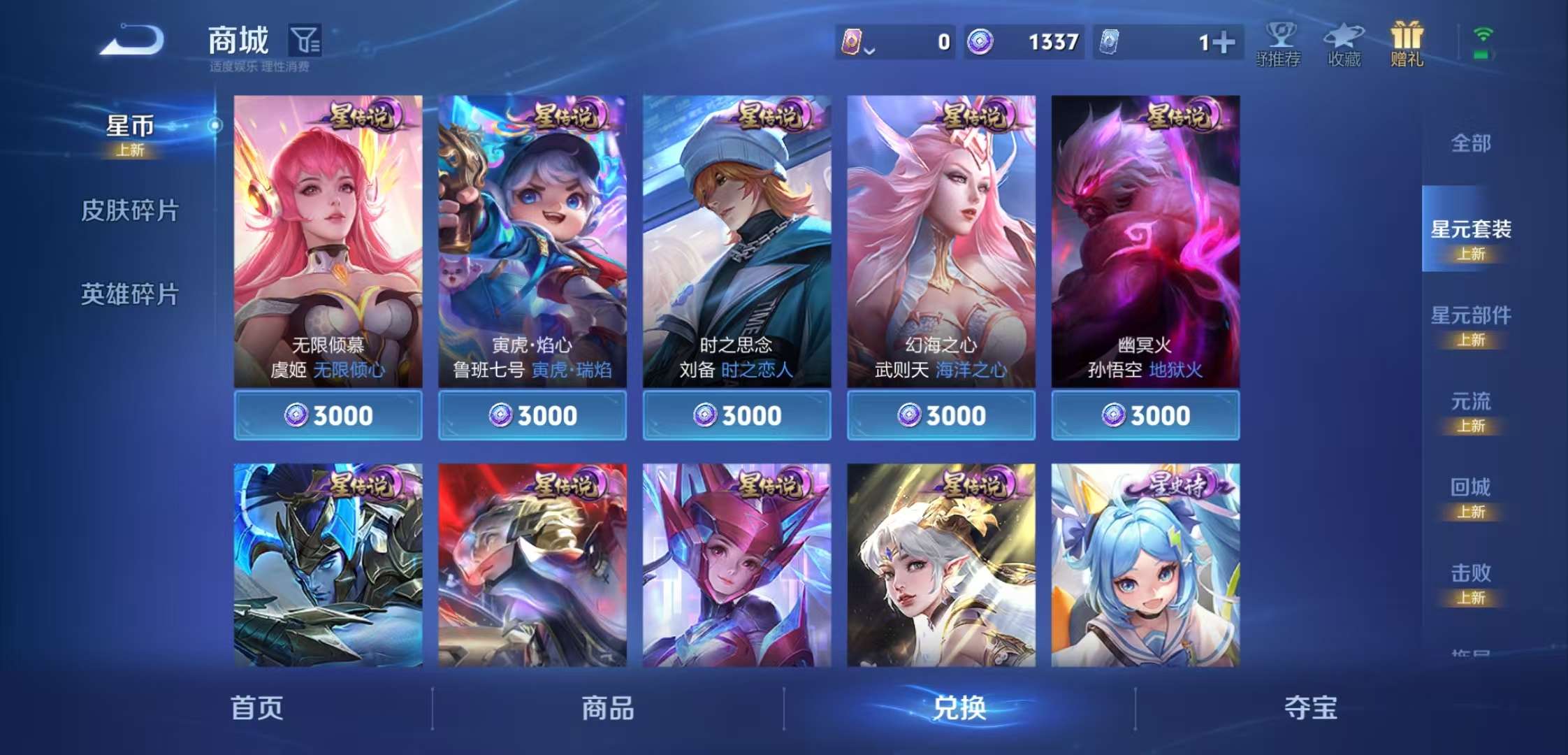Open the 赠礼 gift icon
Screen dimensions: 1568x755
(x=1407, y=35)
